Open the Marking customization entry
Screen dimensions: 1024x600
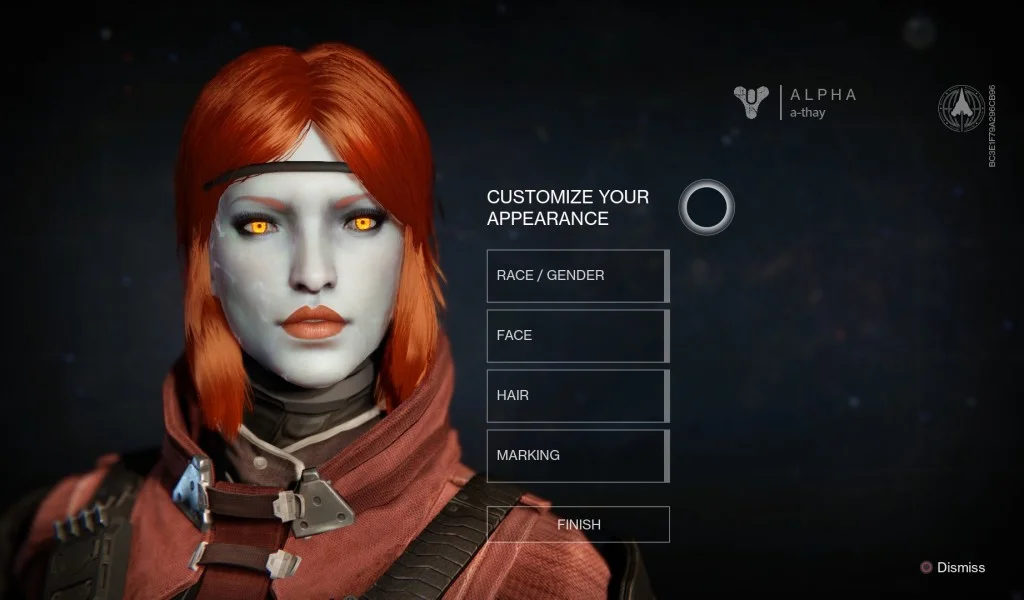coord(577,455)
